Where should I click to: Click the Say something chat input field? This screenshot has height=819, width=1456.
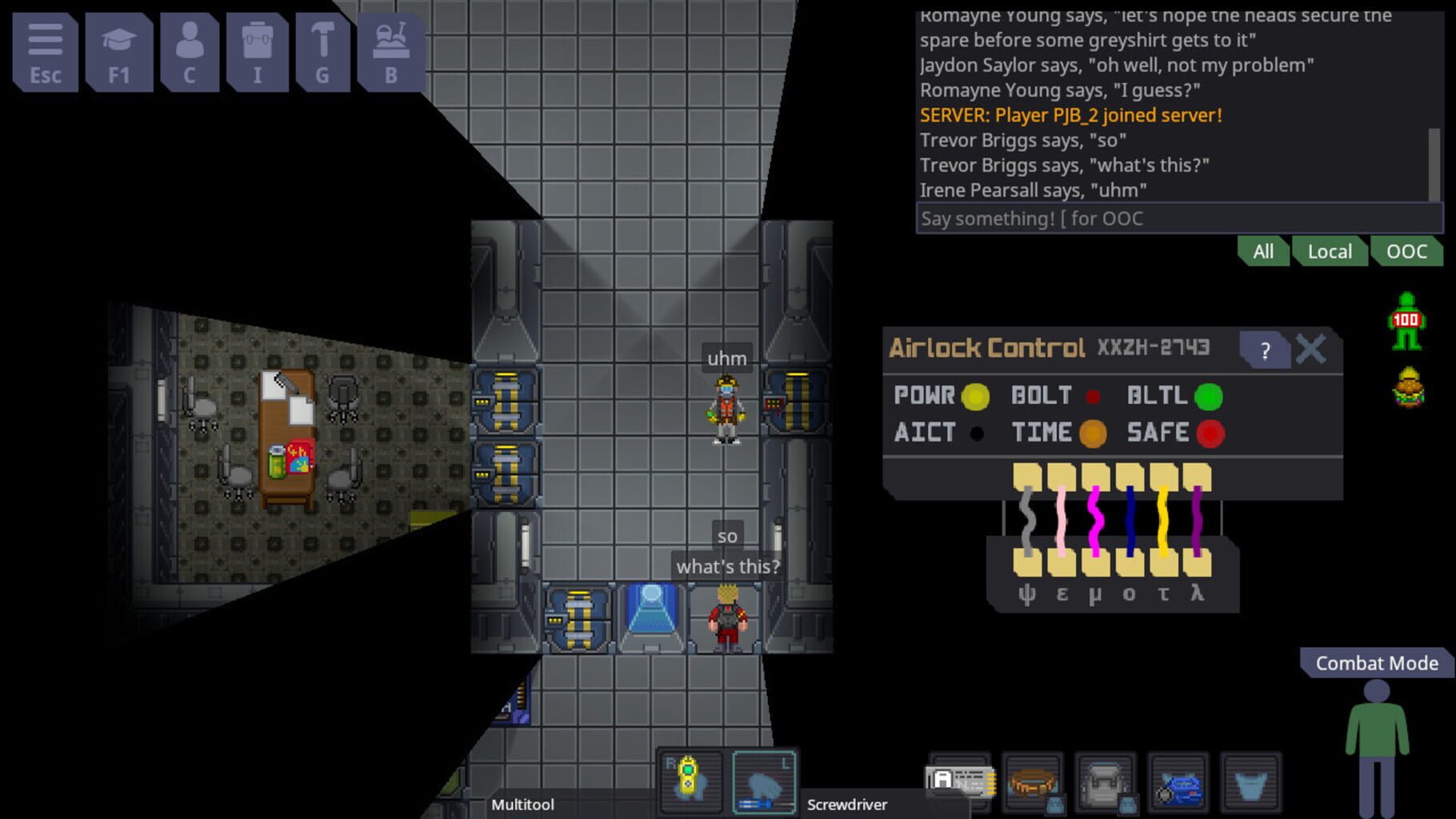click(x=1176, y=218)
